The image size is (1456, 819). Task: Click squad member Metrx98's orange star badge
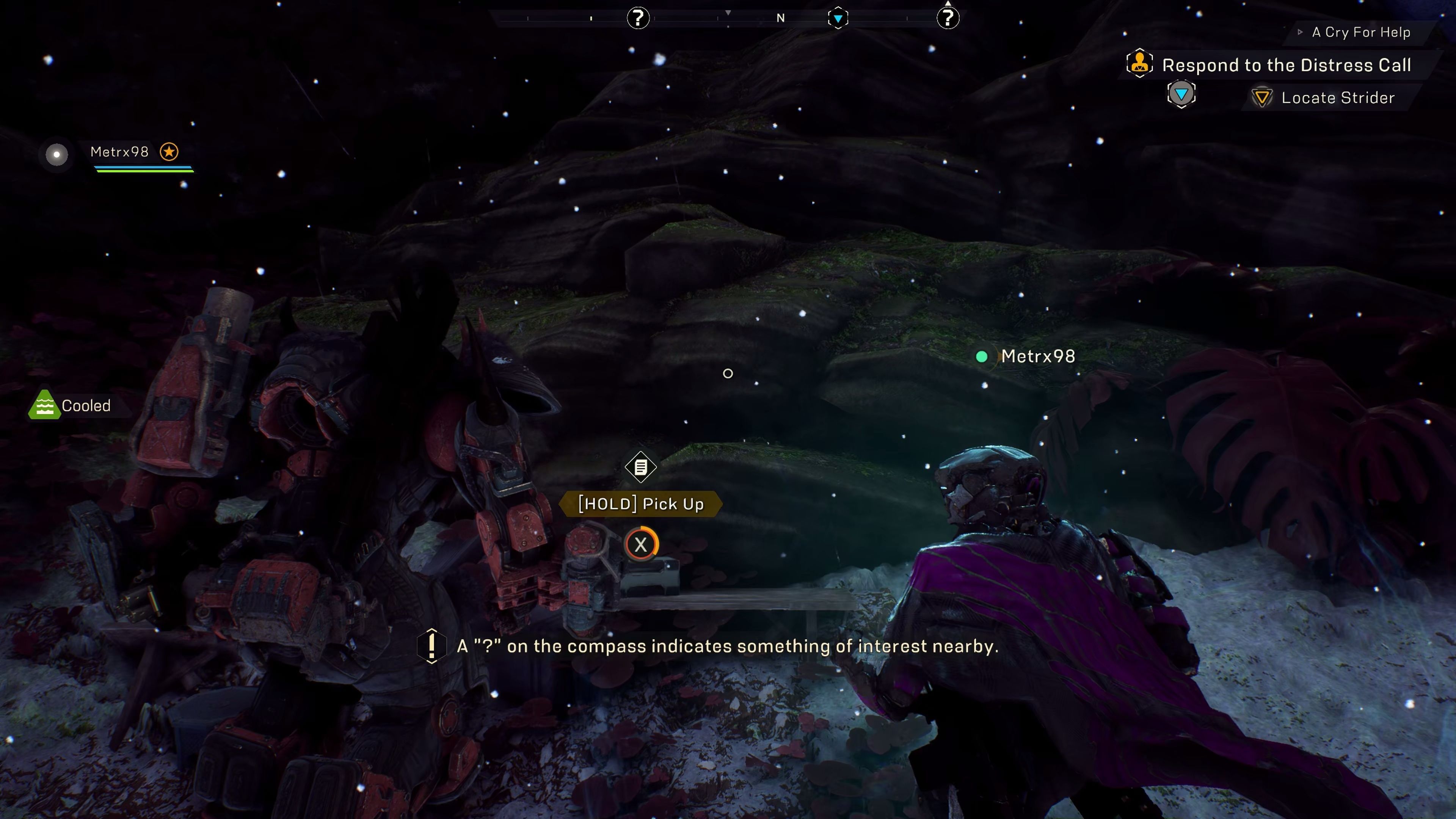tap(169, 152)
